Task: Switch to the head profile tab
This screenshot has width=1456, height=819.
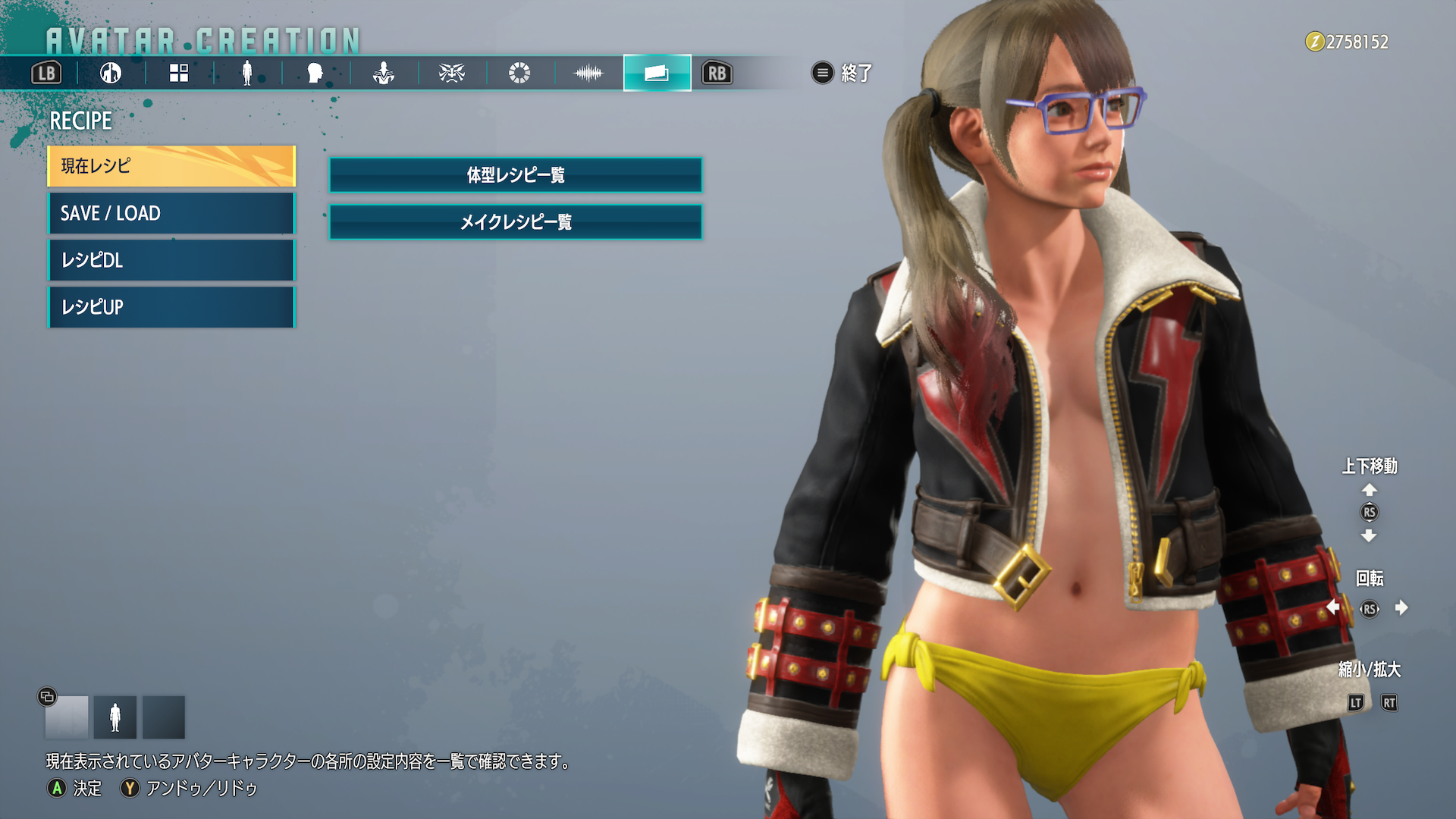Action: click(x=315, y=73)
